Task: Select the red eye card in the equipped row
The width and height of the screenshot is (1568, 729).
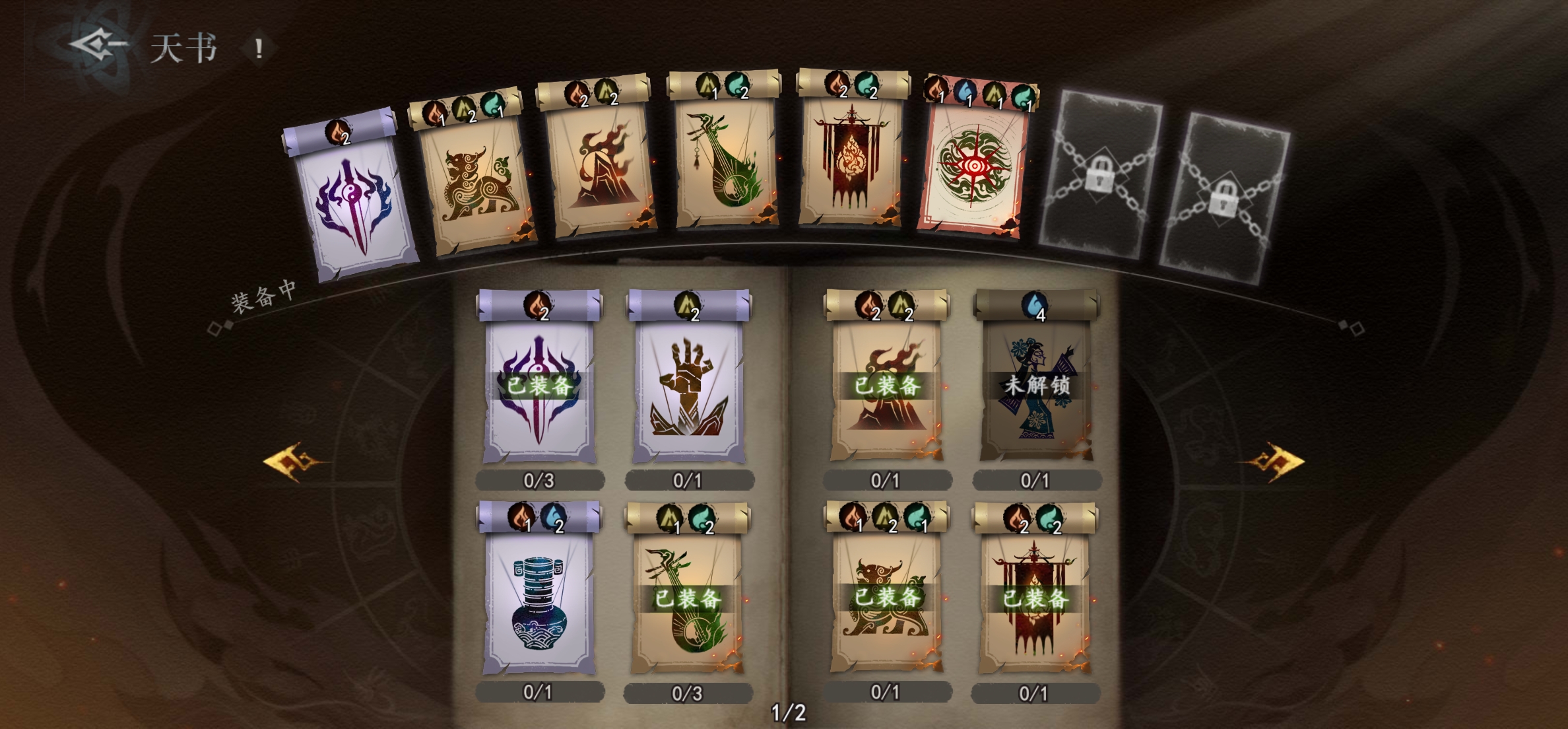Action: click(973, 165)
